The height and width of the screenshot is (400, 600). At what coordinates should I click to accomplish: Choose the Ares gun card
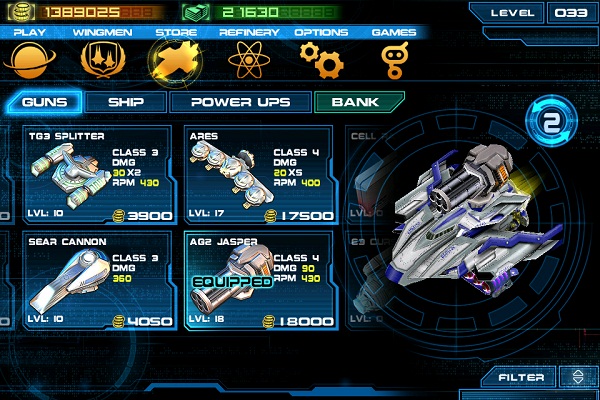259,176
